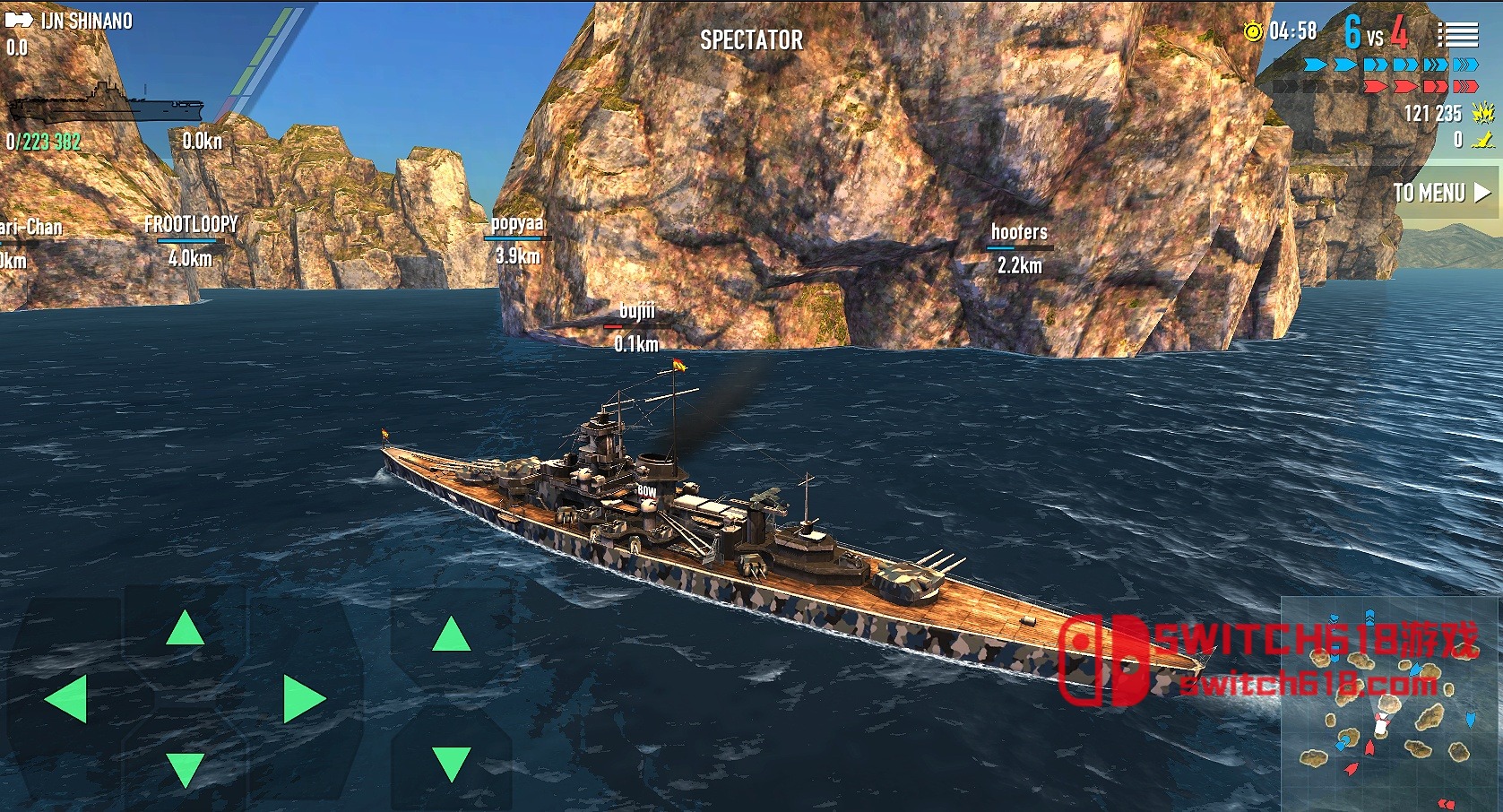Tap the left-pointing green arrow
Viewport: 1503px width, 812px height.
click(66, 699)
